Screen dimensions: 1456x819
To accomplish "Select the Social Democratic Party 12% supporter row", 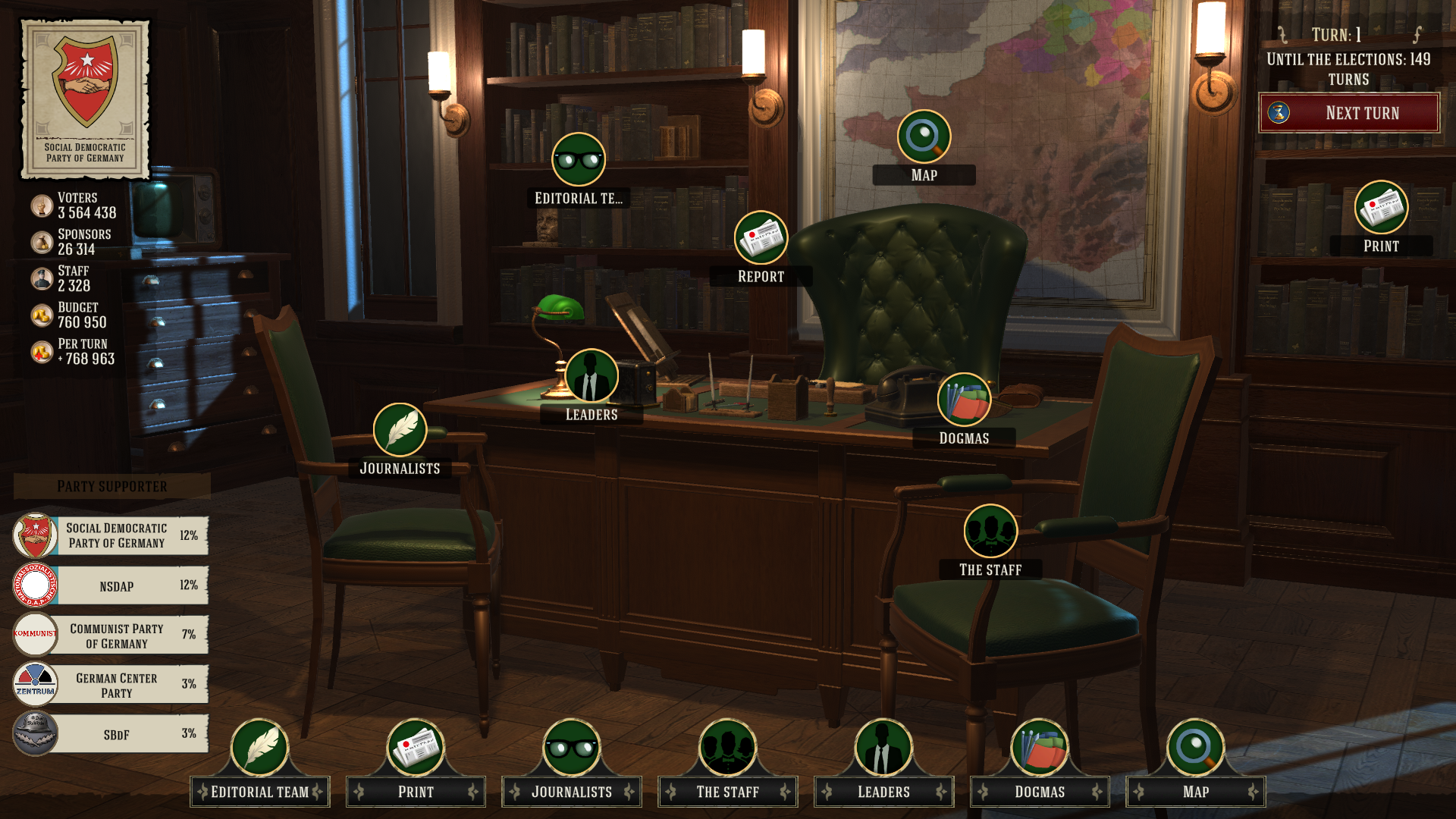I will pyautogui.click(x=111, y=535).
